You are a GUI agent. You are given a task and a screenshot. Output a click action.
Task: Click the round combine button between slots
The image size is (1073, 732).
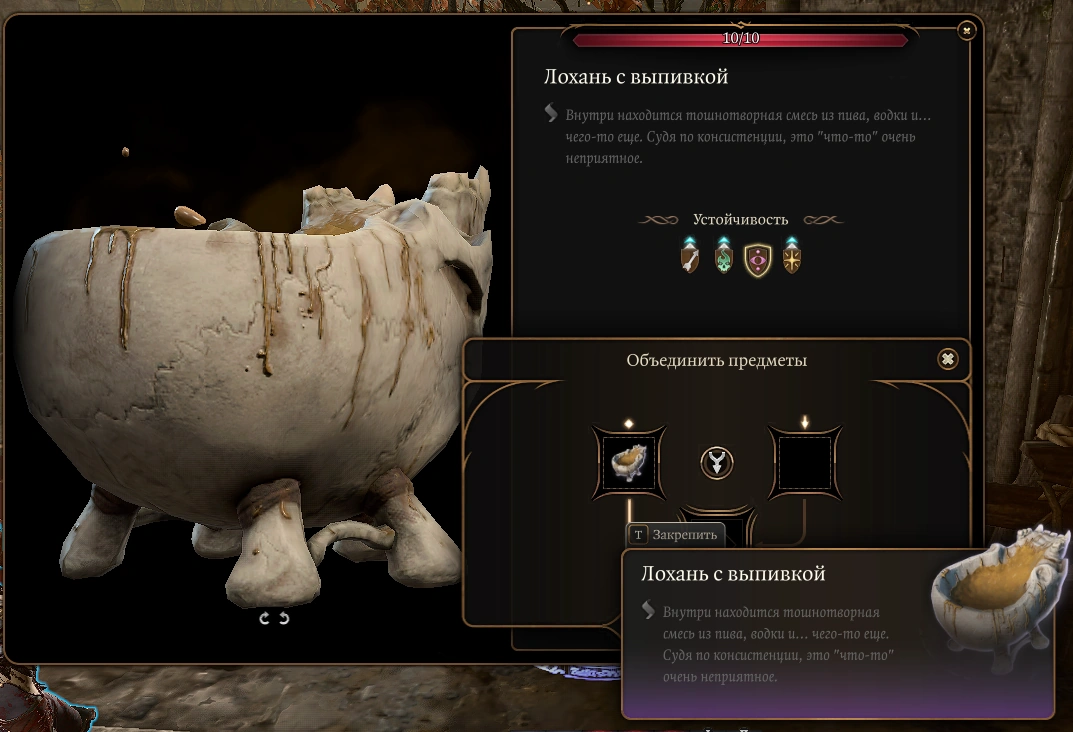716,462
